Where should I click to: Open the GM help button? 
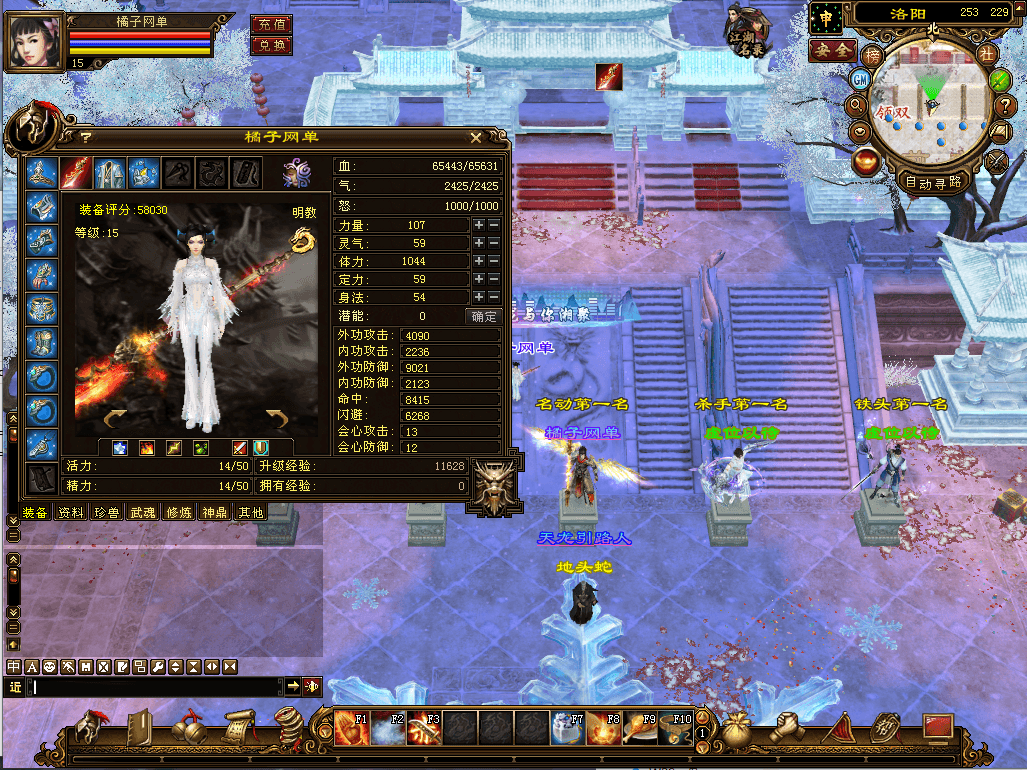click(x=860, y=78)
